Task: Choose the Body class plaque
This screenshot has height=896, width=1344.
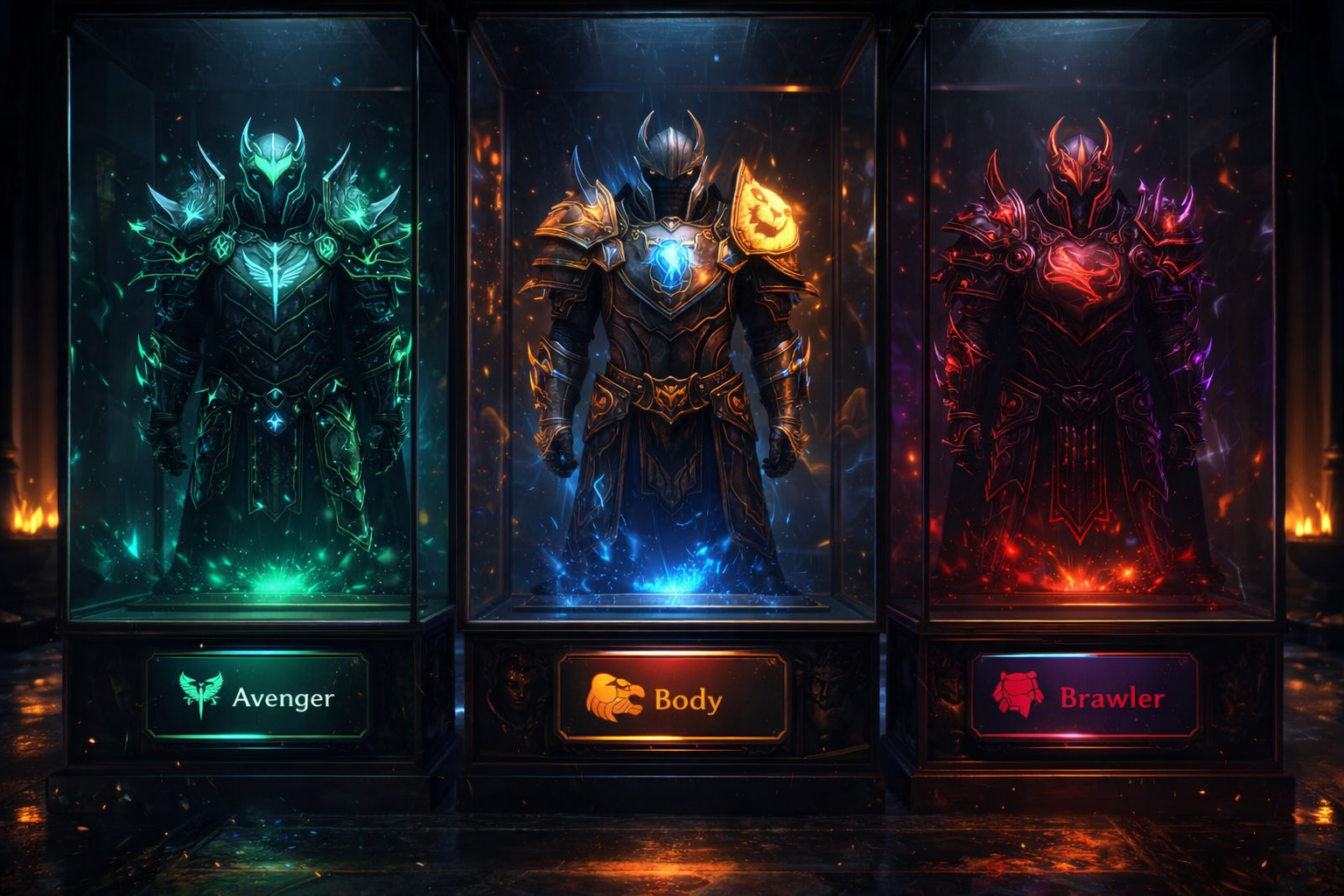Action: (671, 697)
